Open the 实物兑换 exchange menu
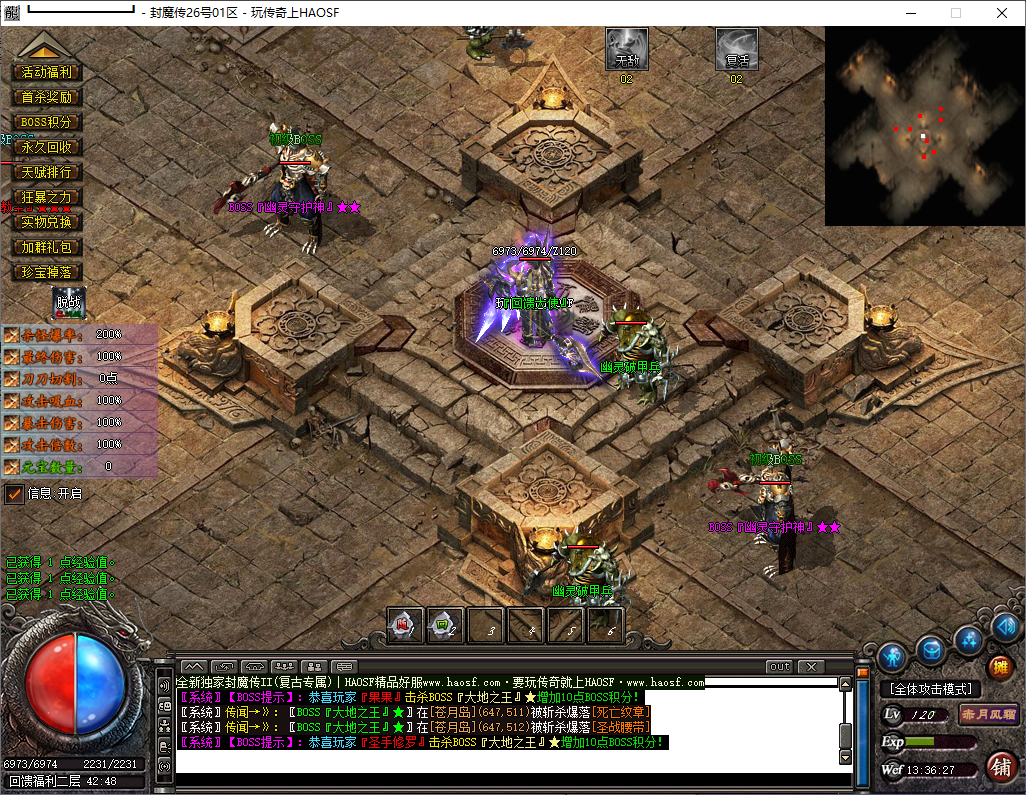This screenshot has width=1026, height=795. pos(46,222)
